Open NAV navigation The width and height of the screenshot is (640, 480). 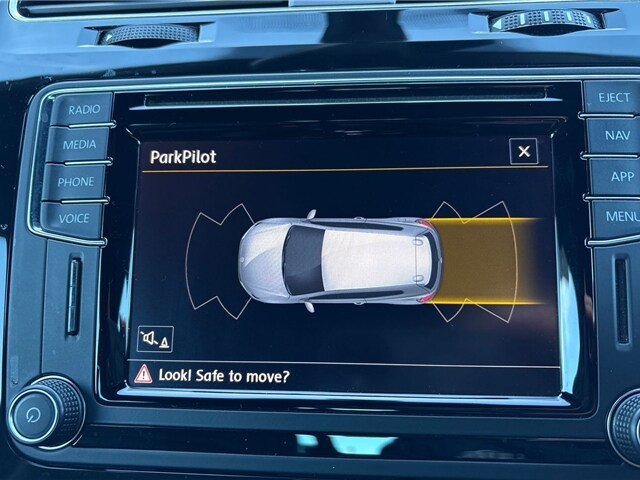(x=615, y=136)
